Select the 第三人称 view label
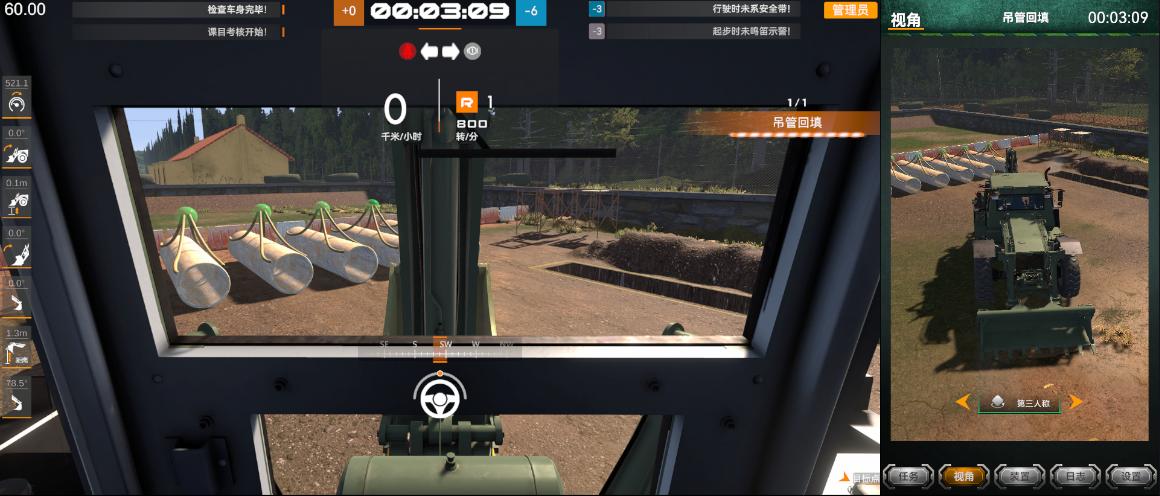Screen dimensions: 1160x496 point(1025,403)
